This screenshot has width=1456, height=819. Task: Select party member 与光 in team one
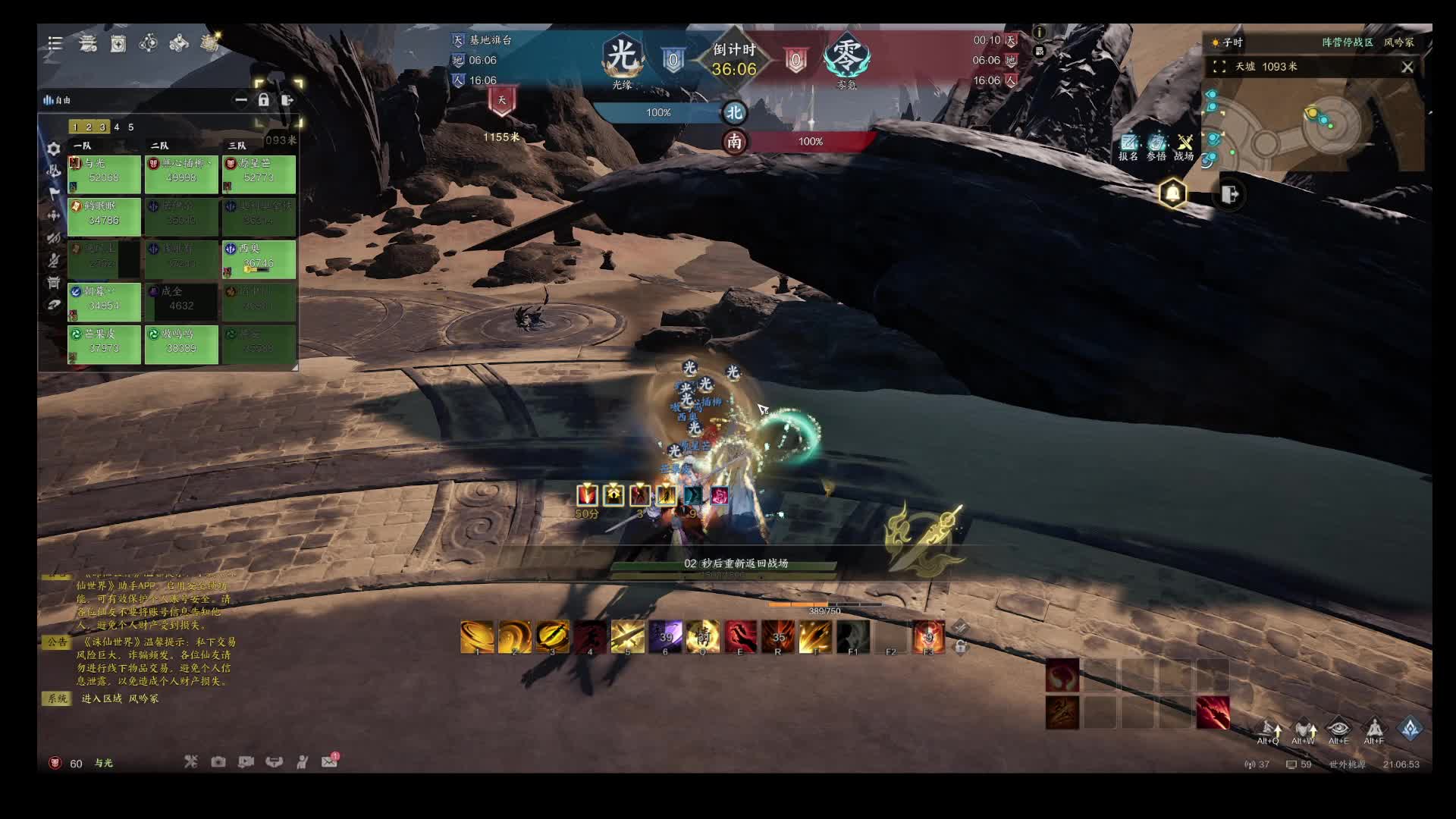tap(104, 171)
